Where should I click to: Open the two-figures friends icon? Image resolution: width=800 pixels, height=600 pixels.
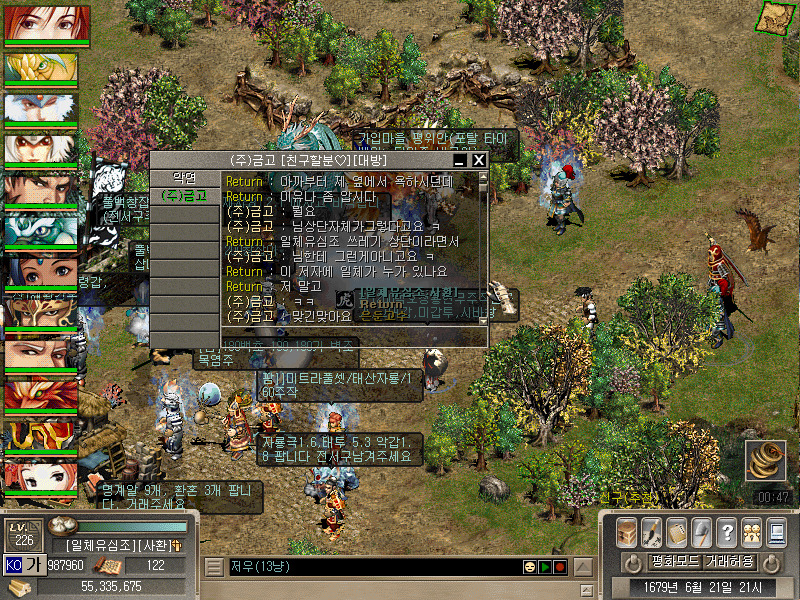tap(751, 531)
